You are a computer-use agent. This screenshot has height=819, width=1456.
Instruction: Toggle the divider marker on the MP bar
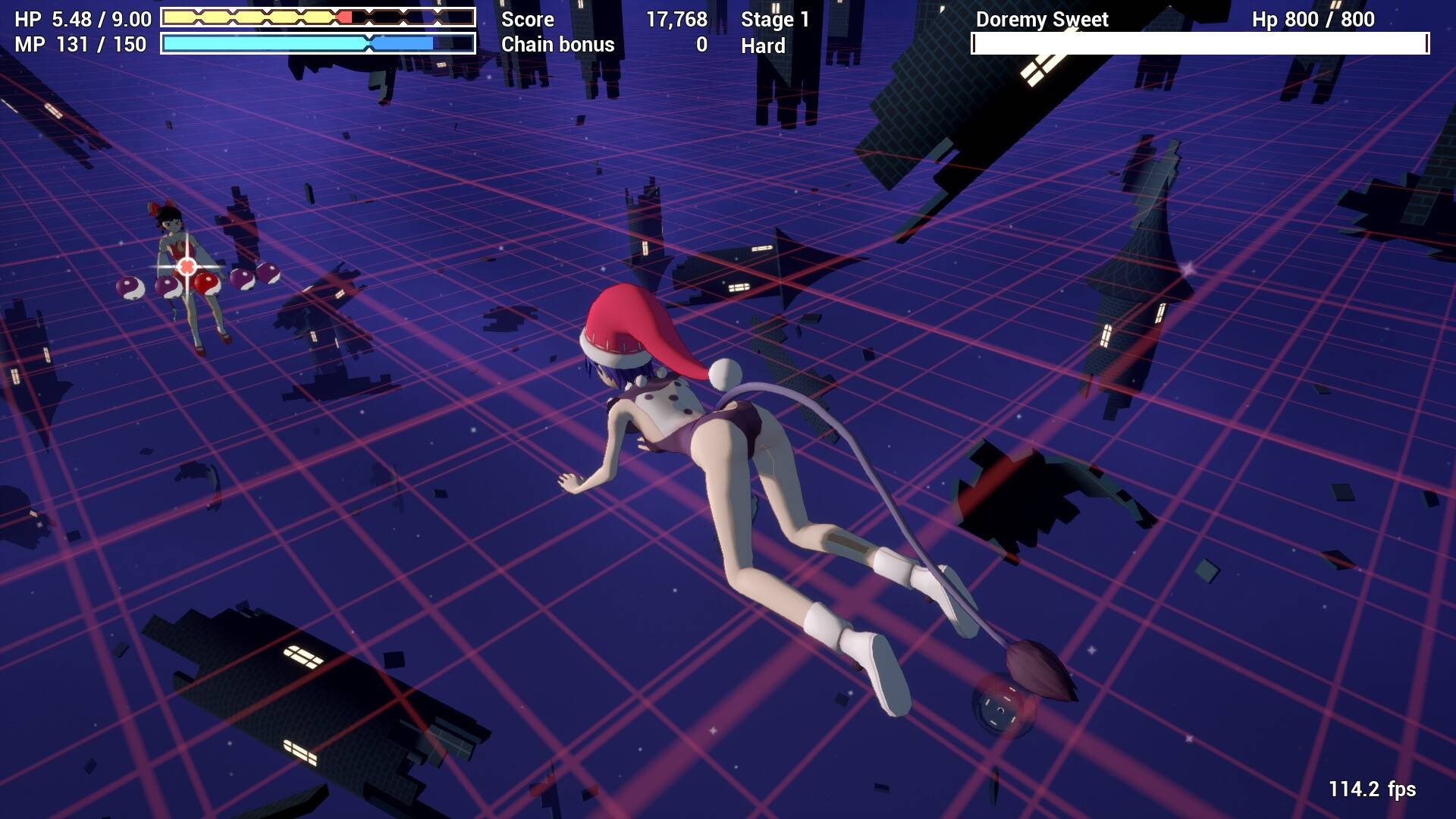click(369, 43)
